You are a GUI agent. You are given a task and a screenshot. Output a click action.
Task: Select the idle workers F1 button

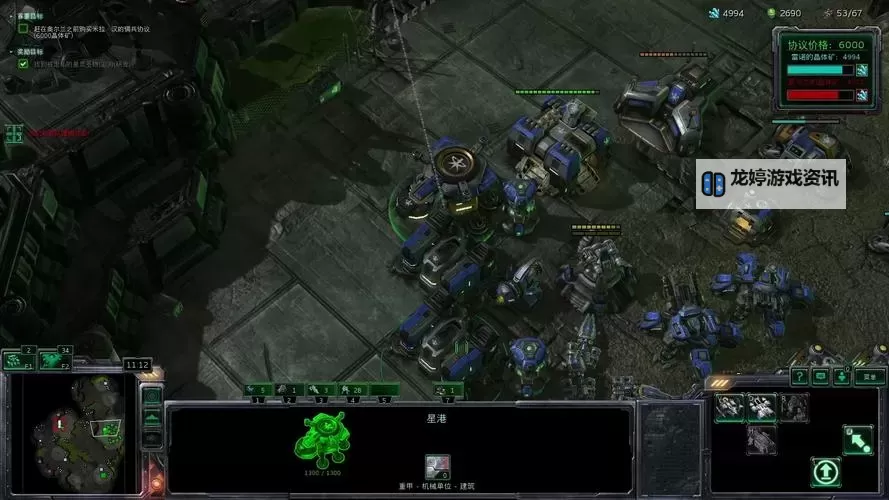(19, 360)
